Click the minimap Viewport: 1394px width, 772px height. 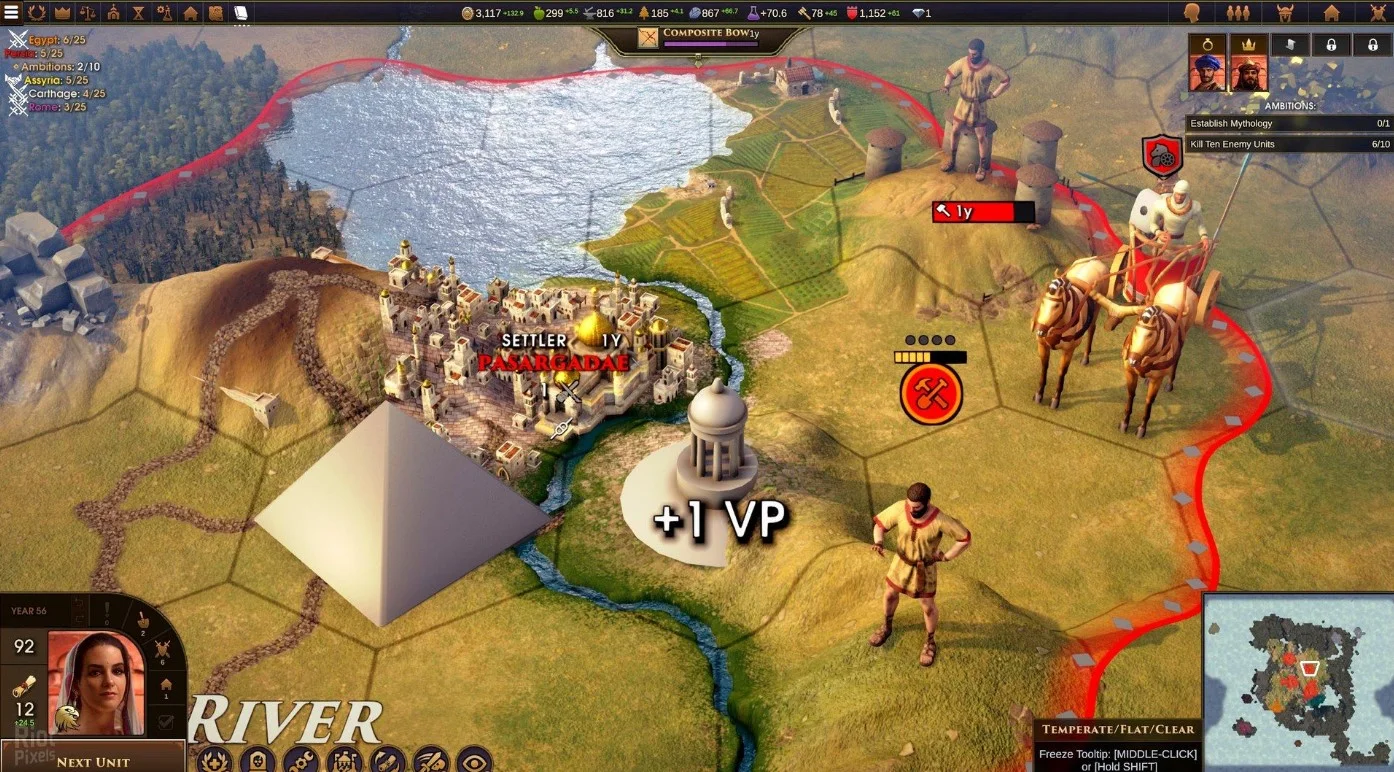click(x=1298, y=682)
